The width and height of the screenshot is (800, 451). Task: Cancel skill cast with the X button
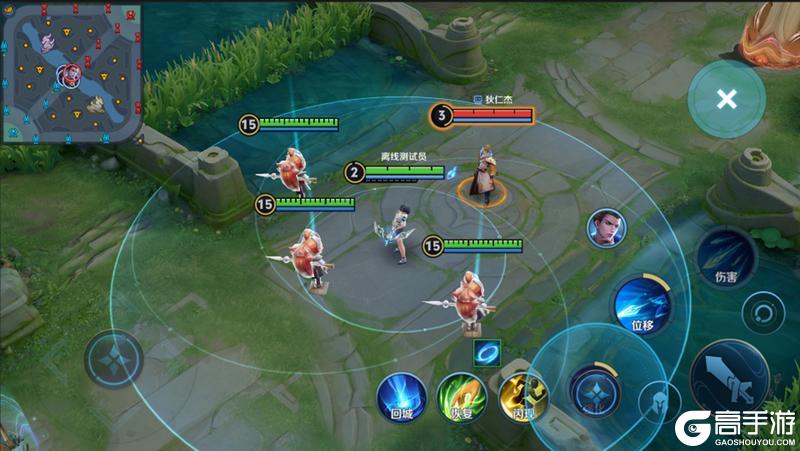tap(727, 99)
